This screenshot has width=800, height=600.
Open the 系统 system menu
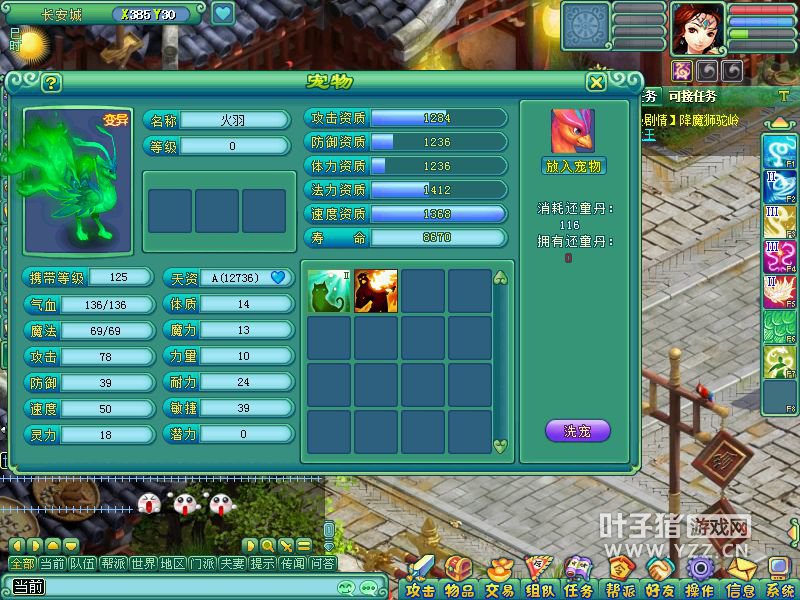point(779,579)
